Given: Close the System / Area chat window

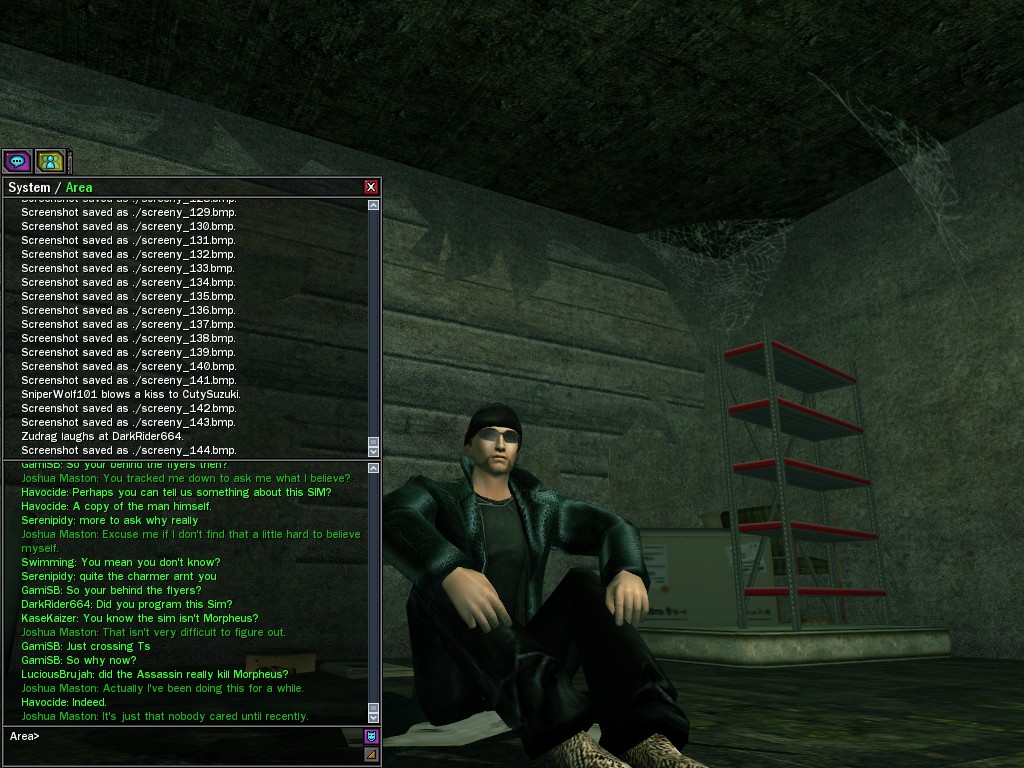Looking at the screenshot, I should click(371, 187).
